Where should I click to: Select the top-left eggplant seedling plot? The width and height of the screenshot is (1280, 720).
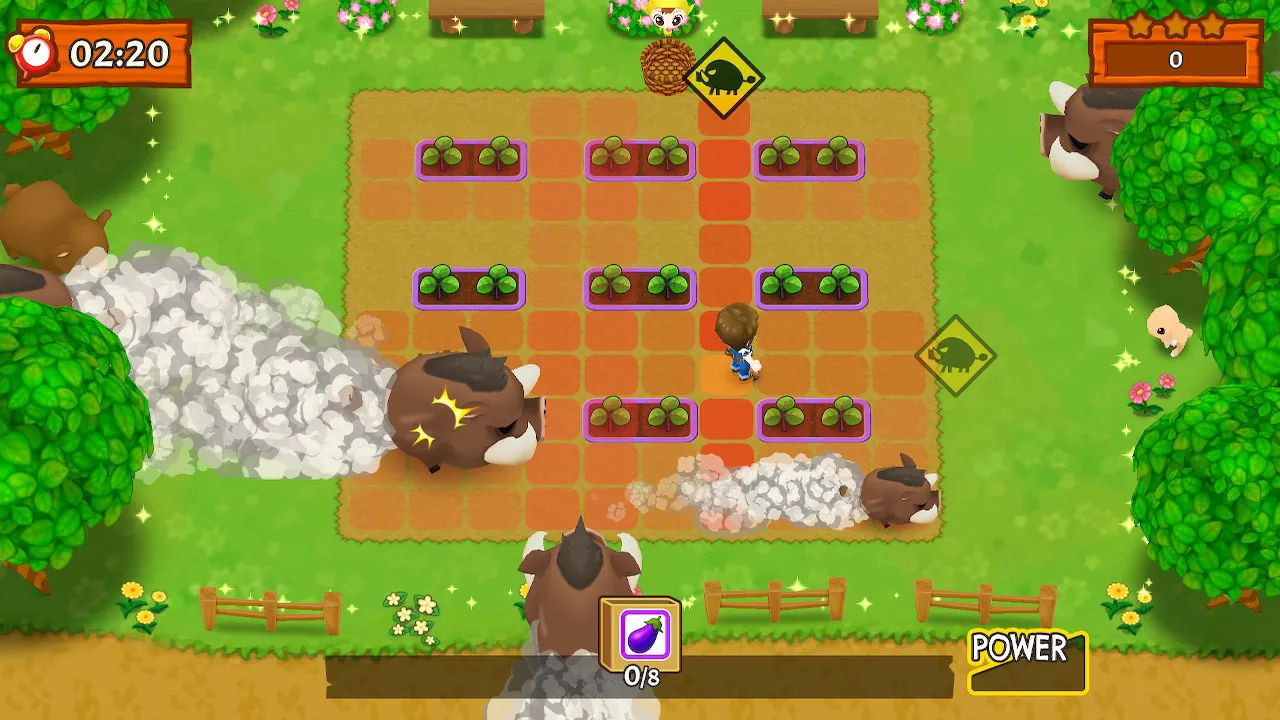(470, 156)
